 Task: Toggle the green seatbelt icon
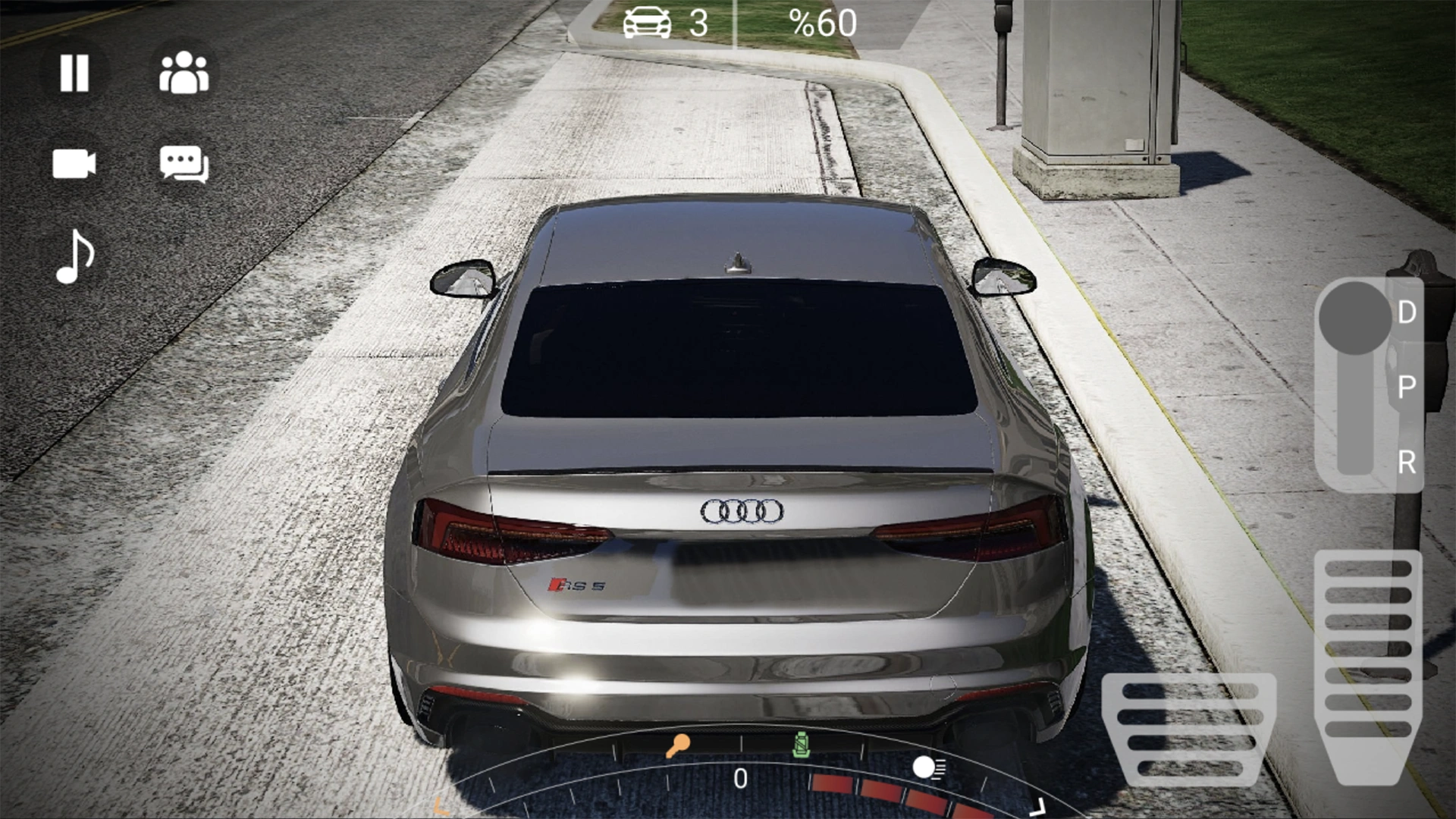coord(801,745)
